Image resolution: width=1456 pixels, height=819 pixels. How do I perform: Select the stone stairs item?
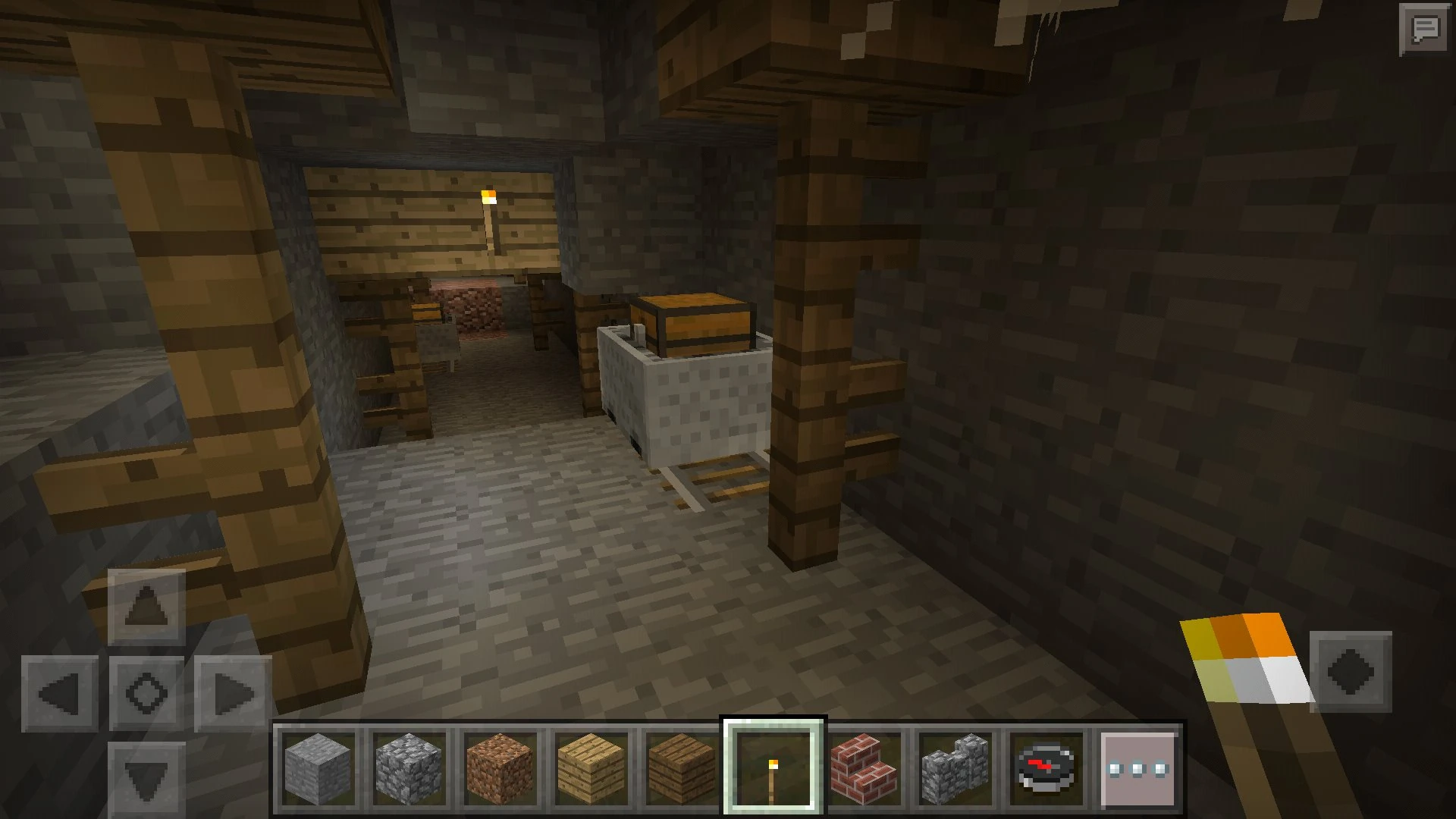click(x=954, y=767)
